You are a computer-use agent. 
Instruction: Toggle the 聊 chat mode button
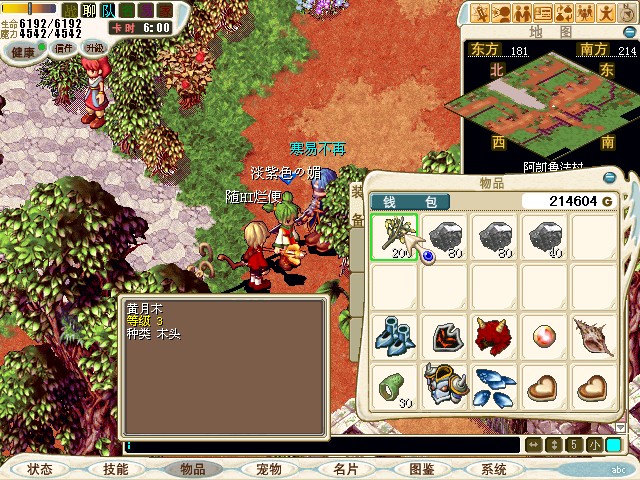(88, 10)
